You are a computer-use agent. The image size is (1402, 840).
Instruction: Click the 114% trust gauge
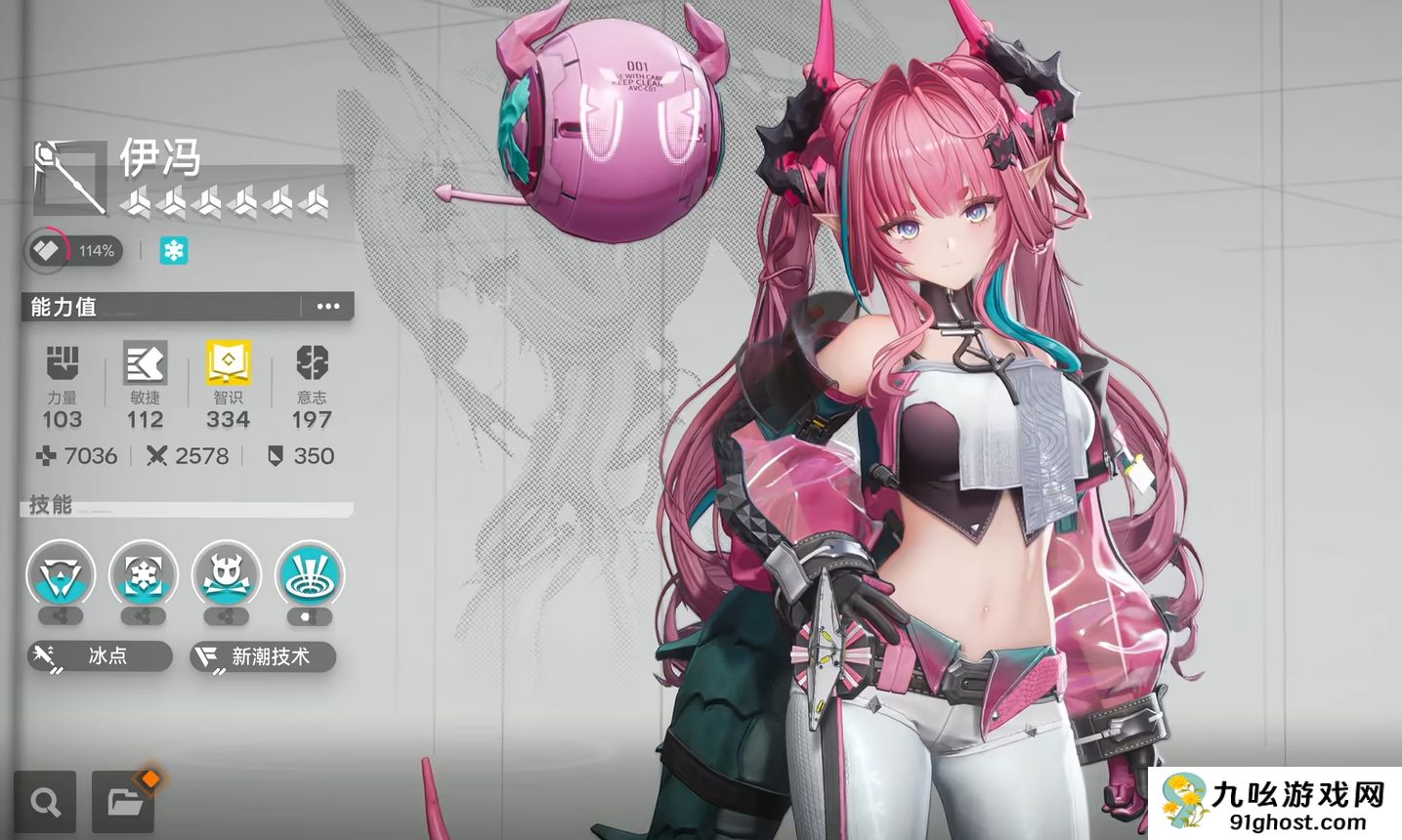71,251
